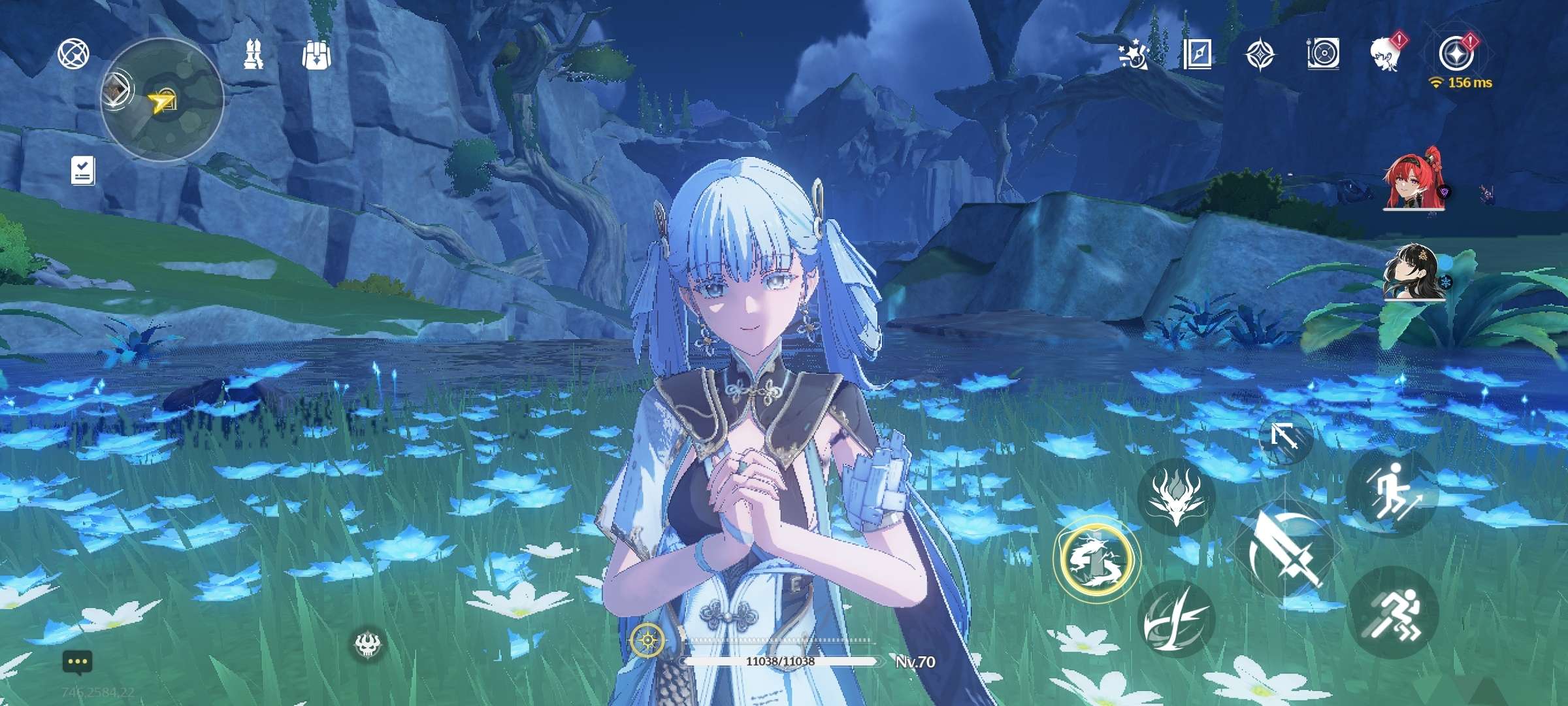The height and width of the screenshot is (706, 1568).
Task: Tap the running figure dodge button
Action: coord(1392,613)
